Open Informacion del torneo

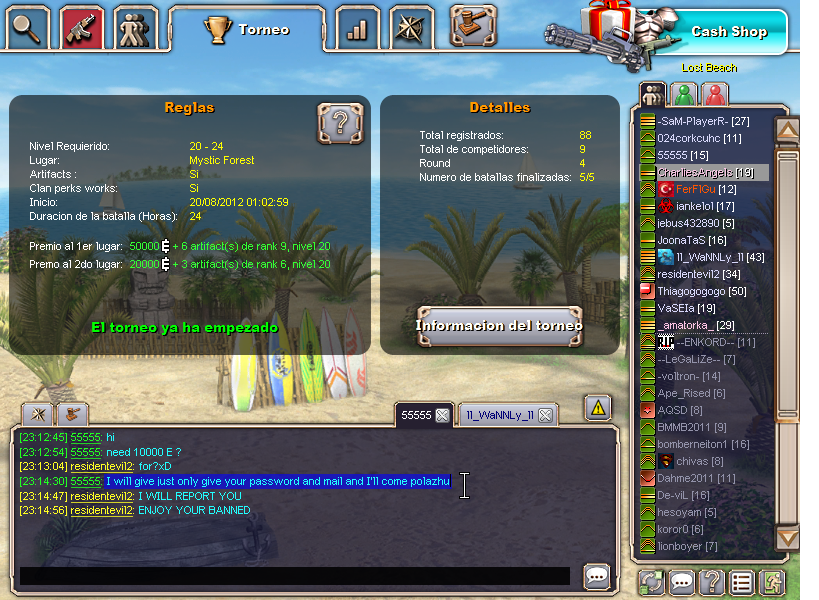[x=499, y=325]
